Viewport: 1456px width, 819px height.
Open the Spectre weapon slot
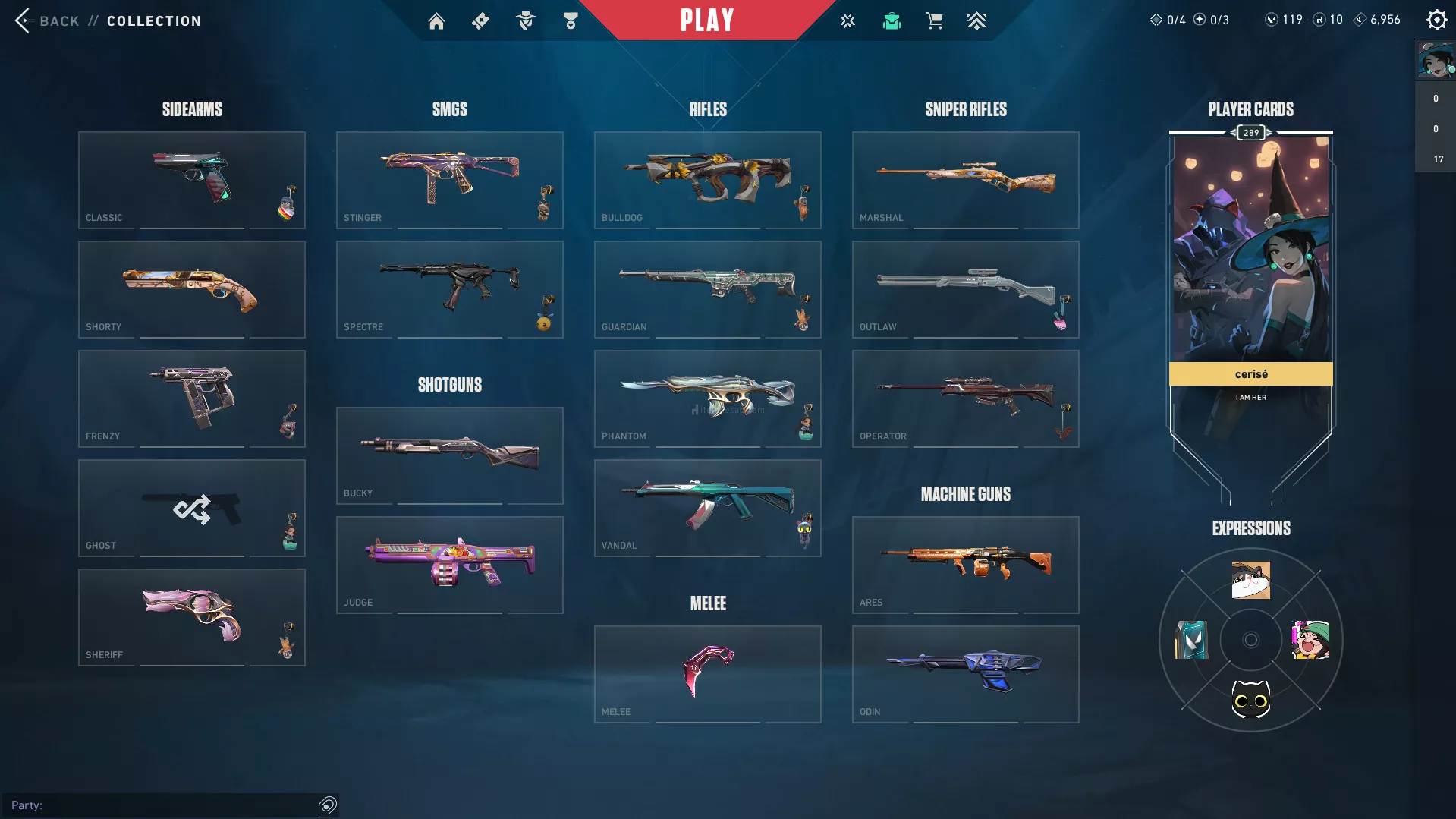[x=449, y=289]
